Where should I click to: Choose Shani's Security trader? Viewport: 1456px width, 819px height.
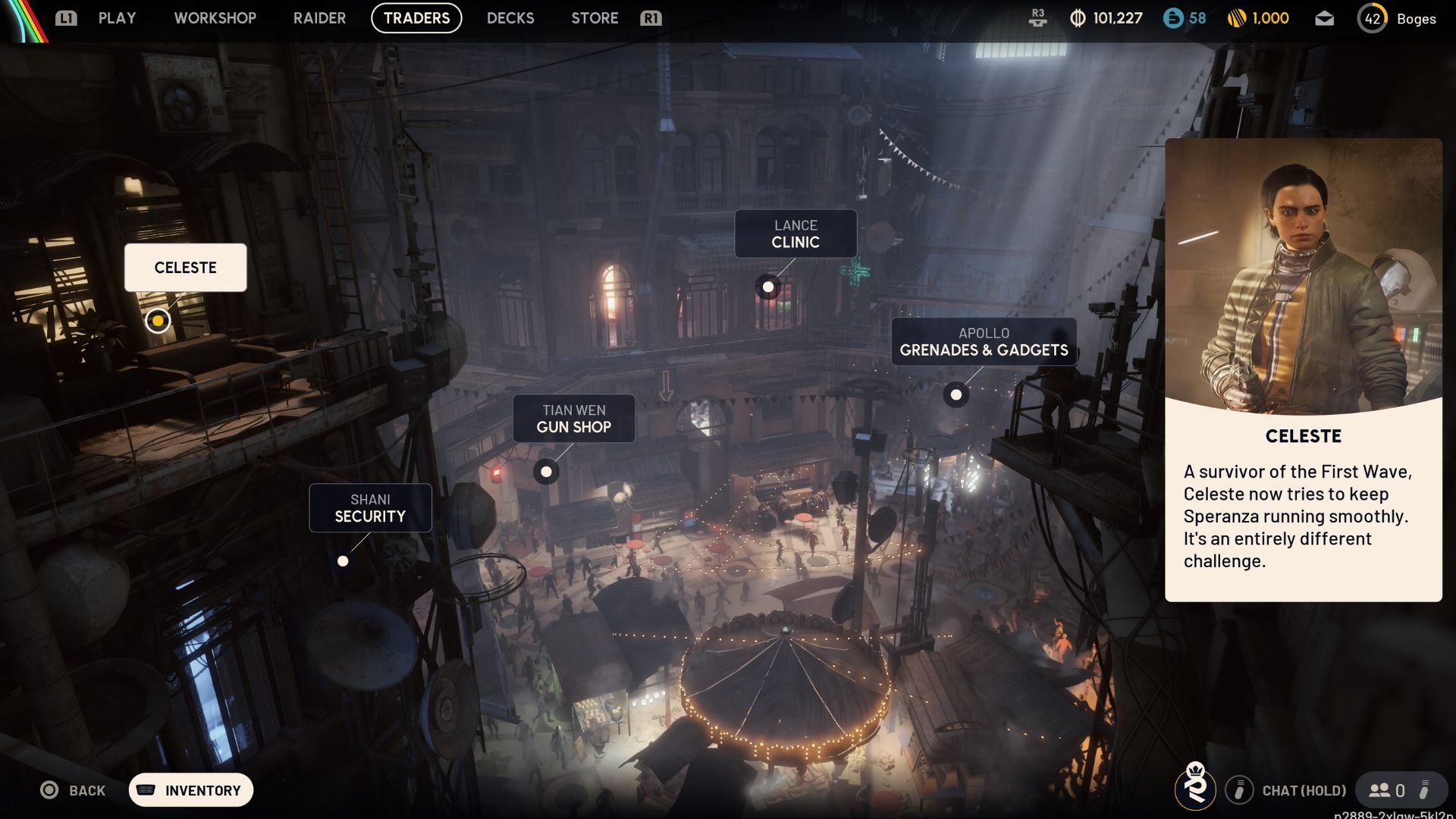pos(370,508)
